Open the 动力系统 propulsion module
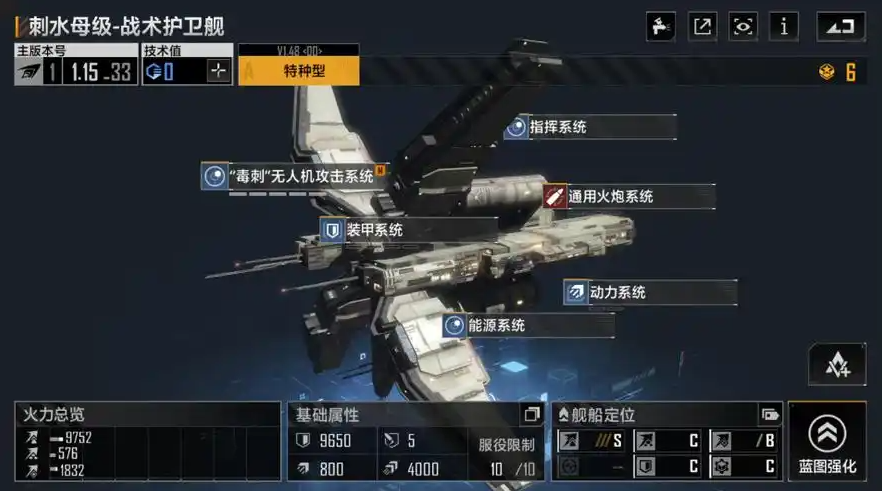The width and height of the screenshot is (882, 491). [x=617, y=292]
